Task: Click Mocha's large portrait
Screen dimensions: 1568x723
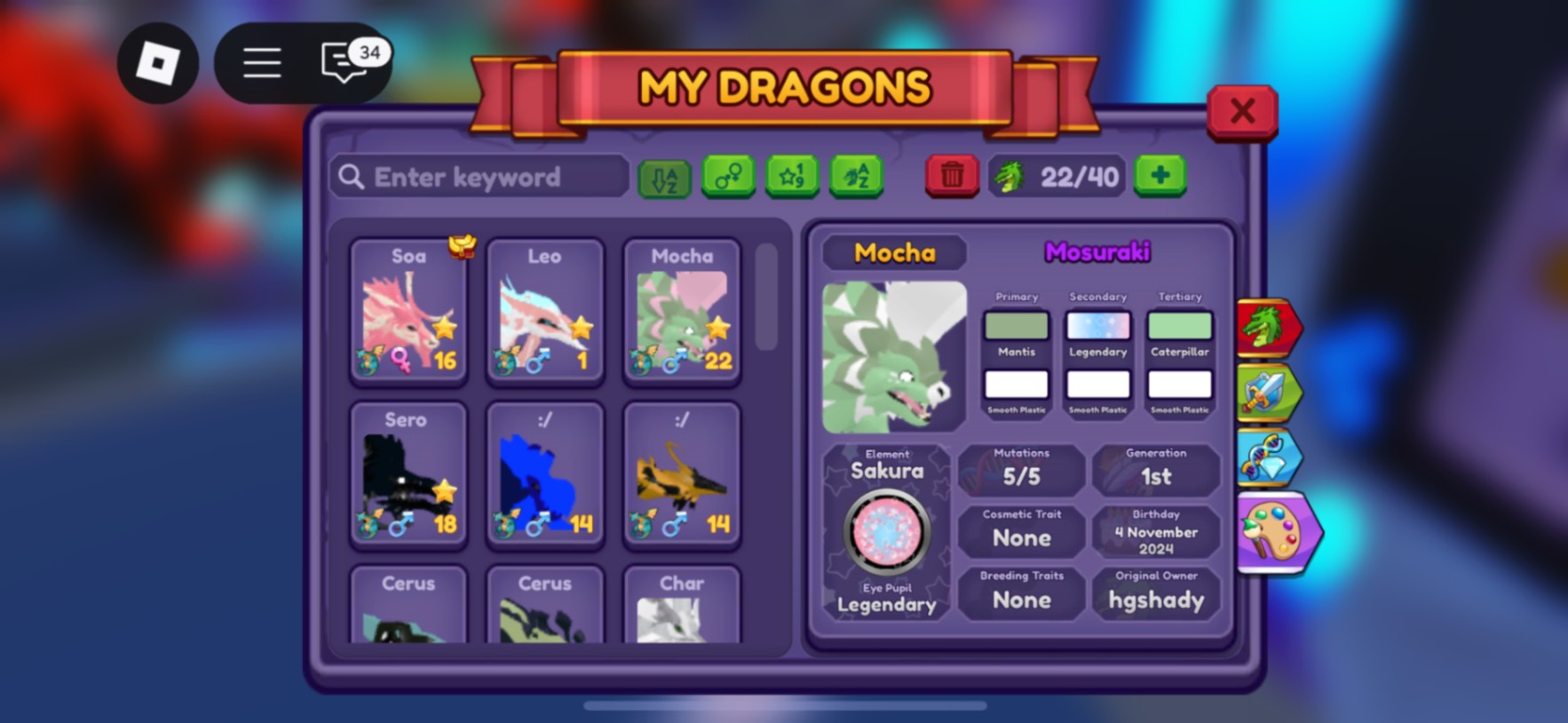Action: (892, 355)
